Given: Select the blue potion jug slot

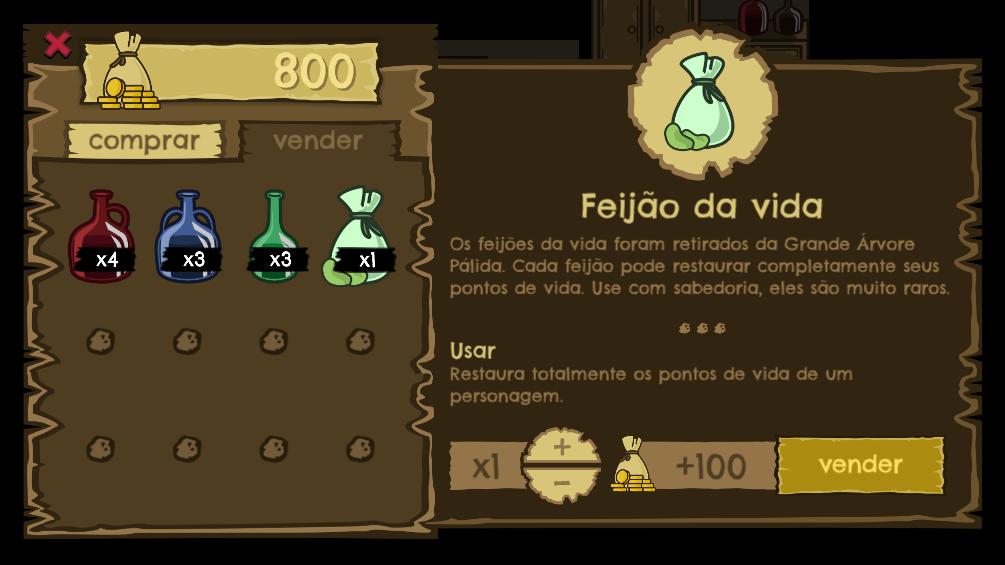Looking at the screenshot, I should coord(187,237).
